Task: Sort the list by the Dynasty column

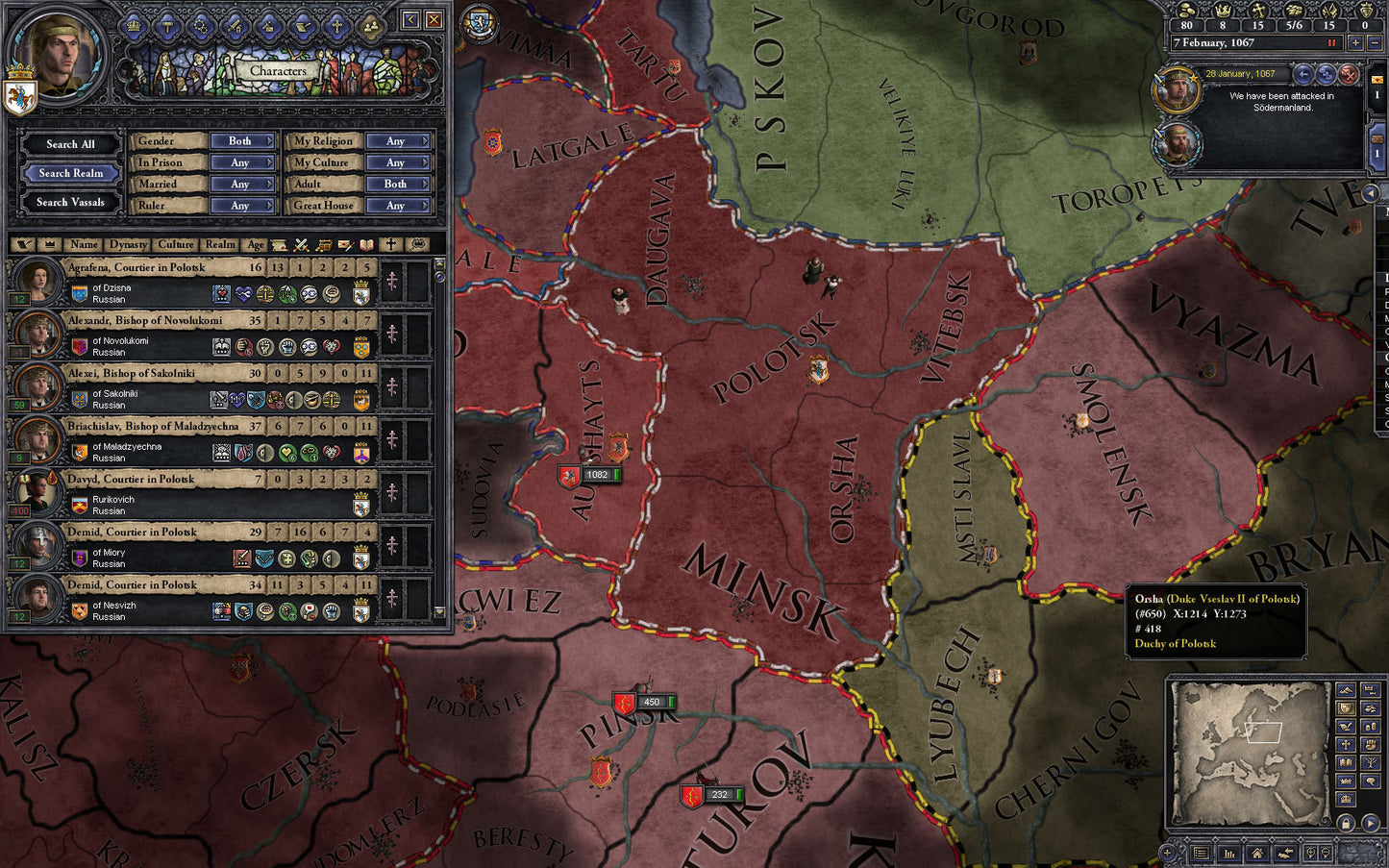Action: (x=128, y=245)
